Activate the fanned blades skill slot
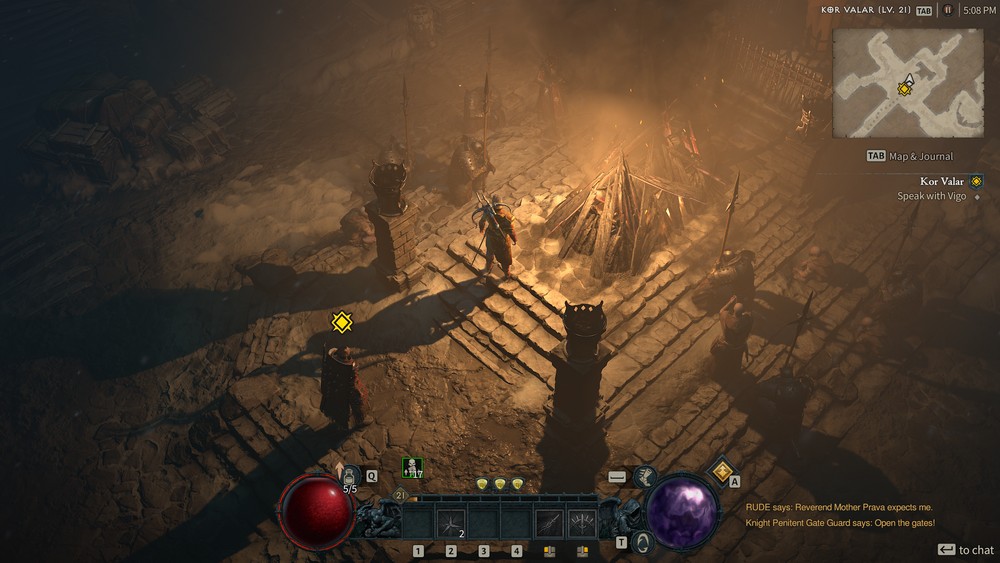The image size is (1000, 563). coord(582,522)
